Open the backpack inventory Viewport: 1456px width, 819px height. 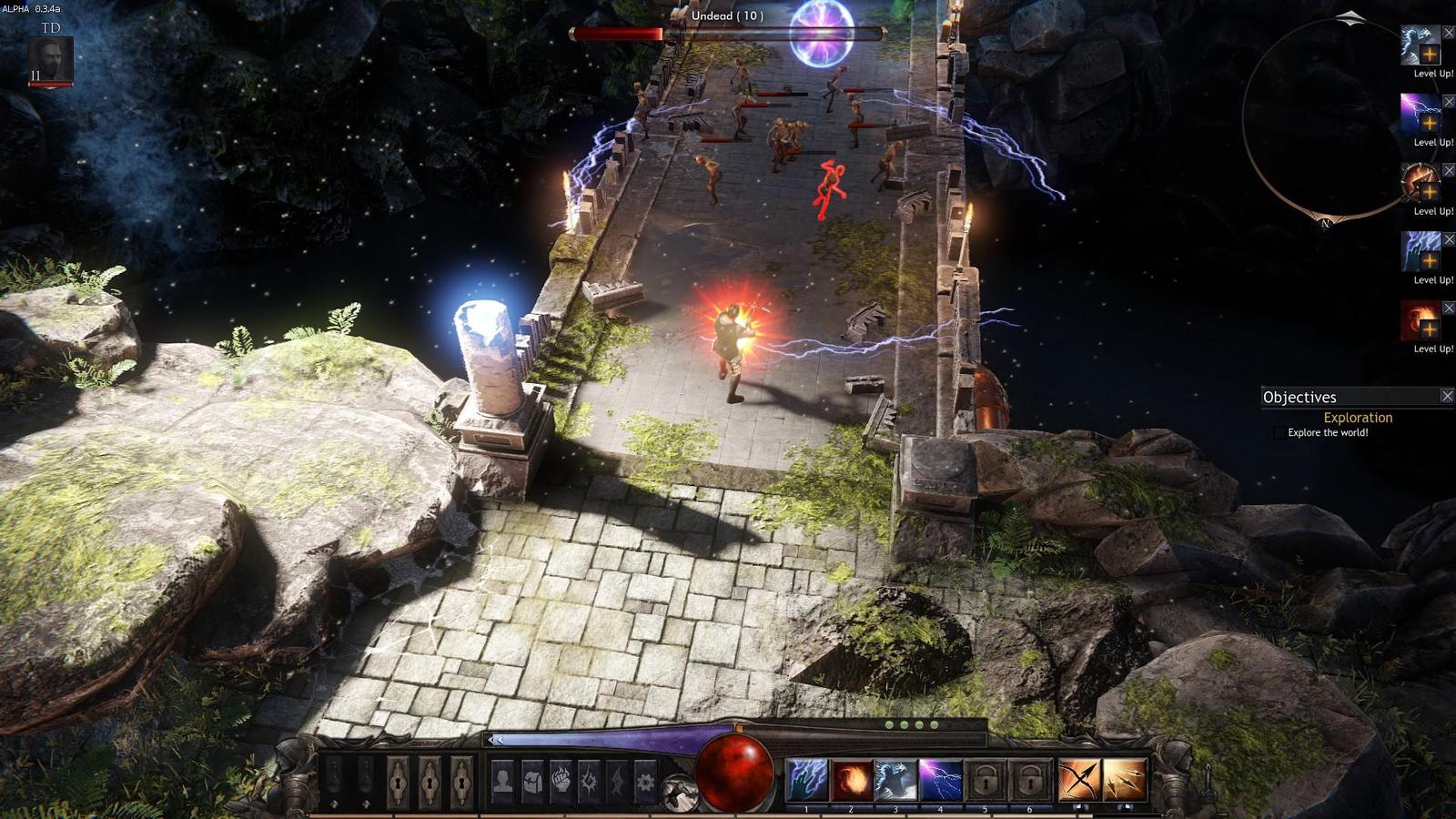tap(531, 781)
